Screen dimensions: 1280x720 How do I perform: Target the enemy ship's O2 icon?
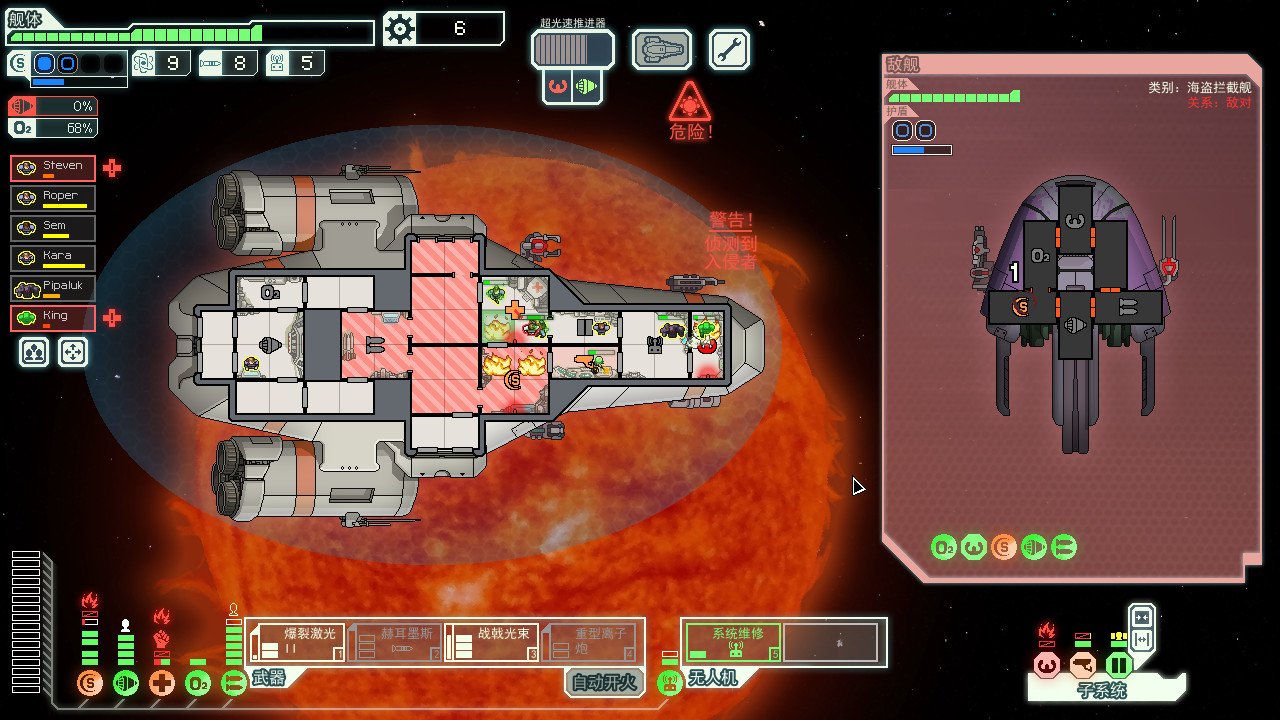pos(944,547)
